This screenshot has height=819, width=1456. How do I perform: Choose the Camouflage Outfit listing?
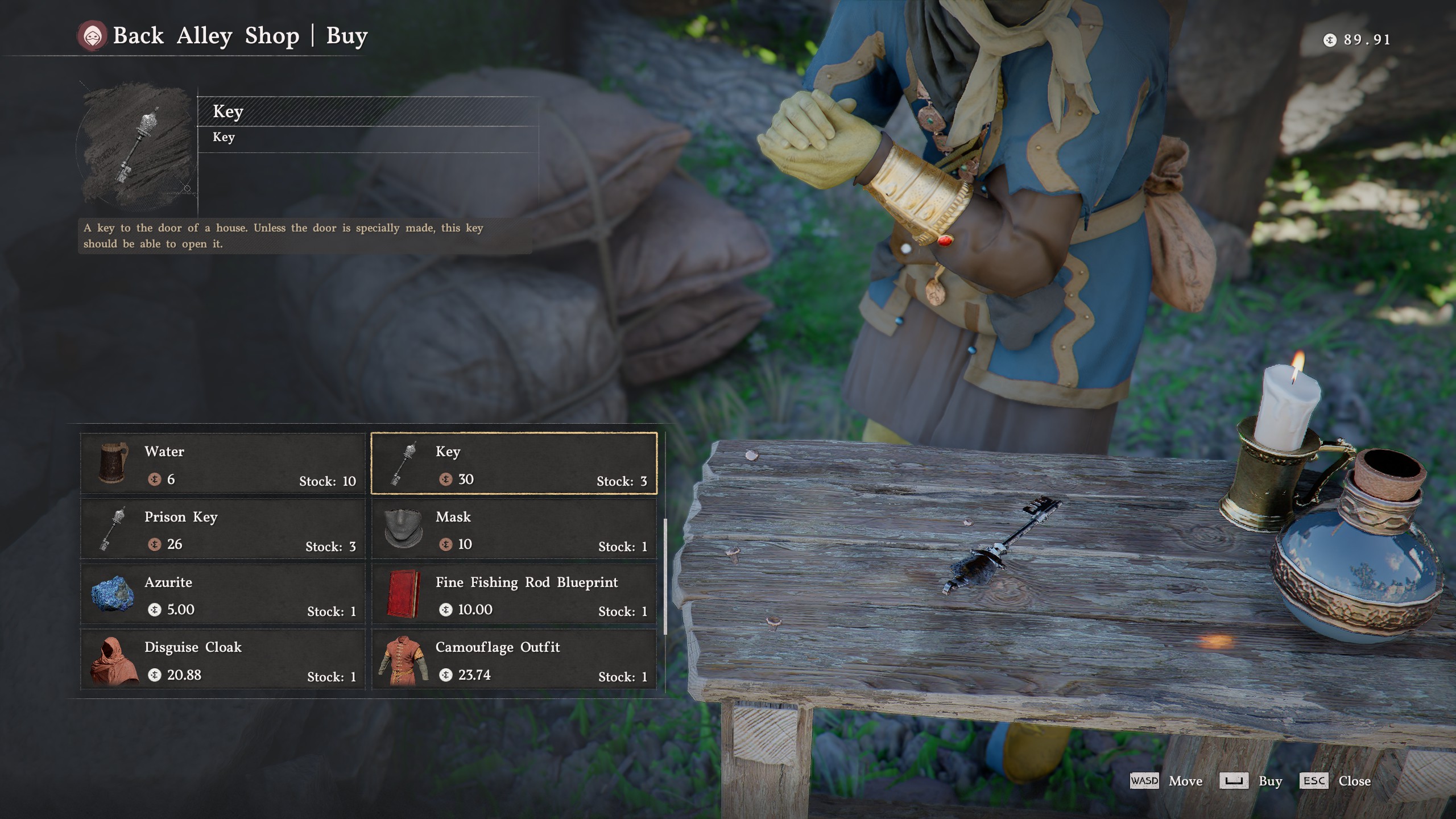click(514, 660)
